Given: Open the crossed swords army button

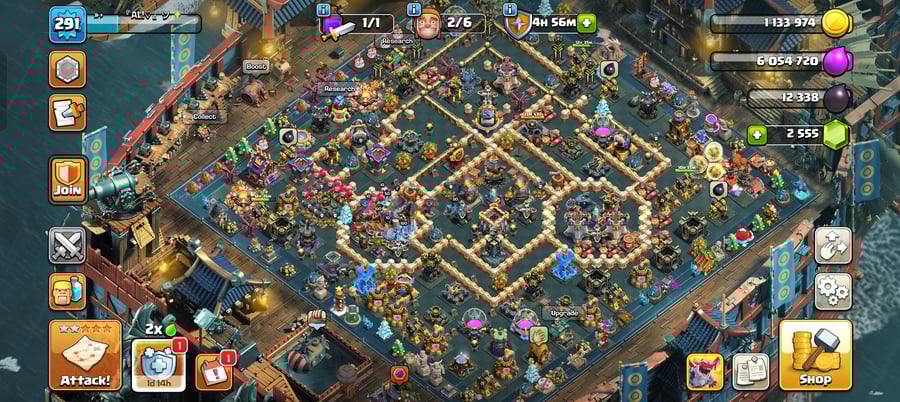Looking at the screenshot, I should point(68,245).
